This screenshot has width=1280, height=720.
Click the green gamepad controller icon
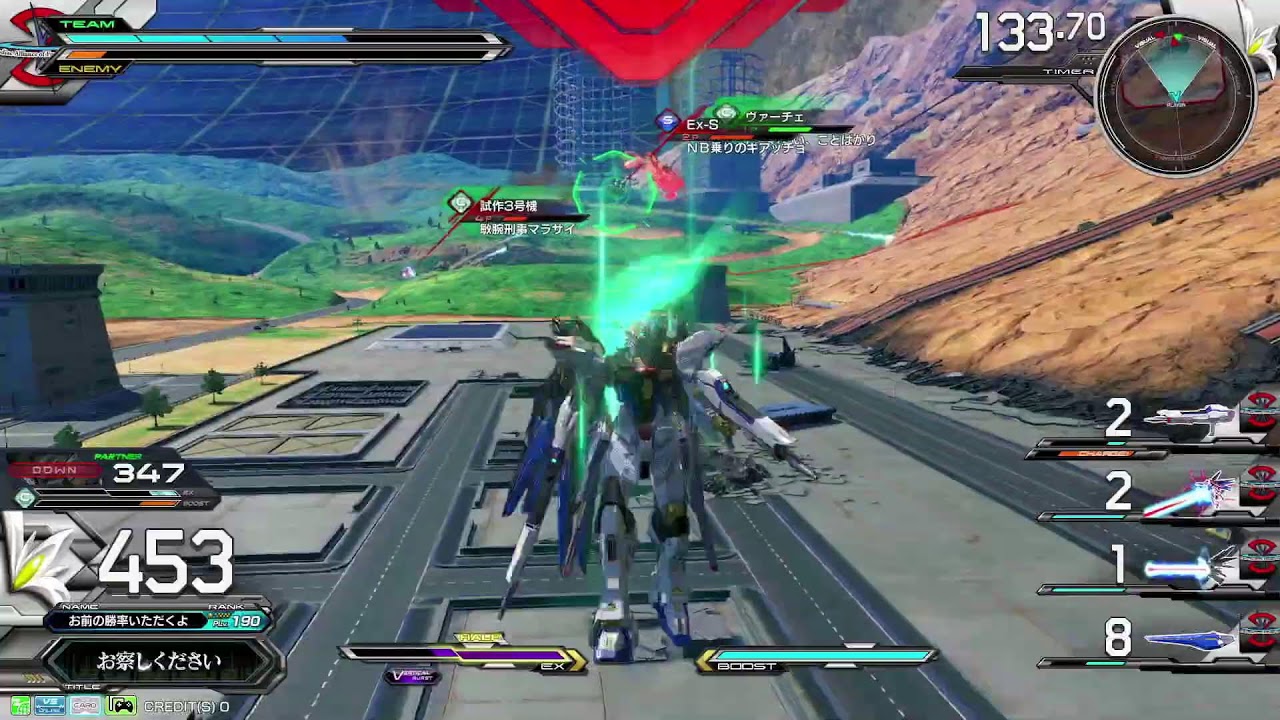pyautogui.click(x=121, y=706)
